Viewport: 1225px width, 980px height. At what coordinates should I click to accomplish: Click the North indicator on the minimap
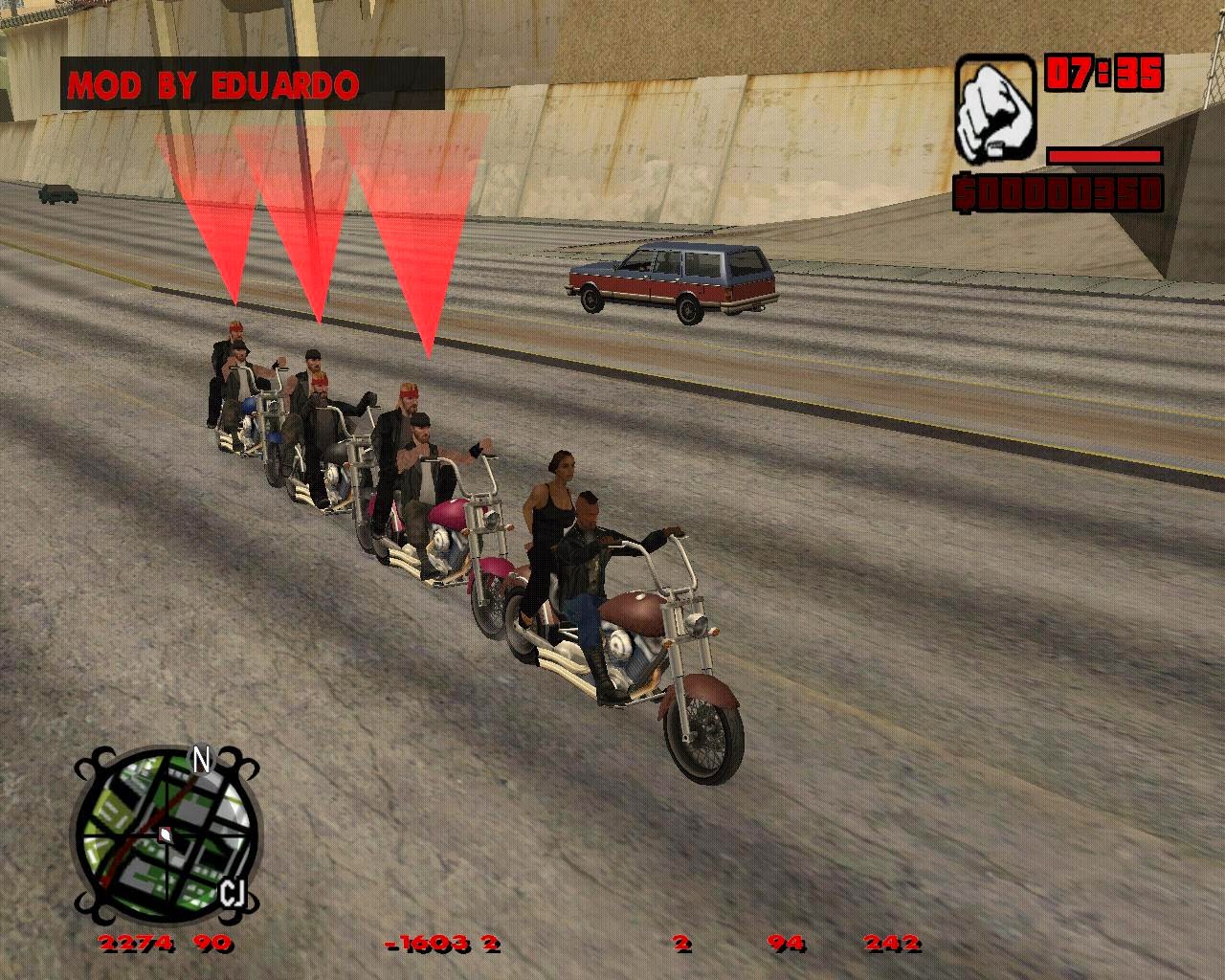click(199, 758)
